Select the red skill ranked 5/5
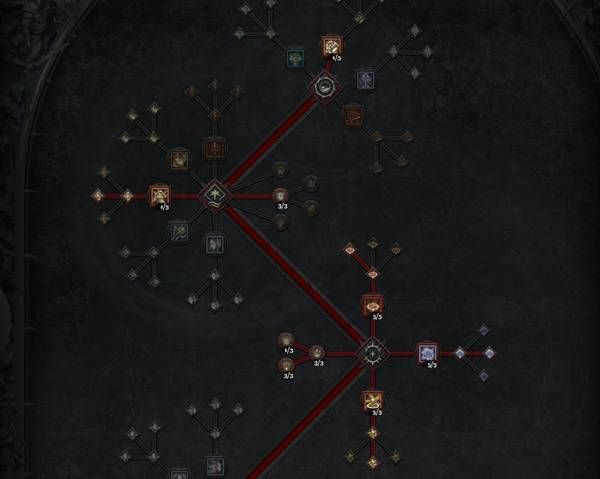Viewport: 600px width, 479px height. pyautogui.click(x=372, y=304)
